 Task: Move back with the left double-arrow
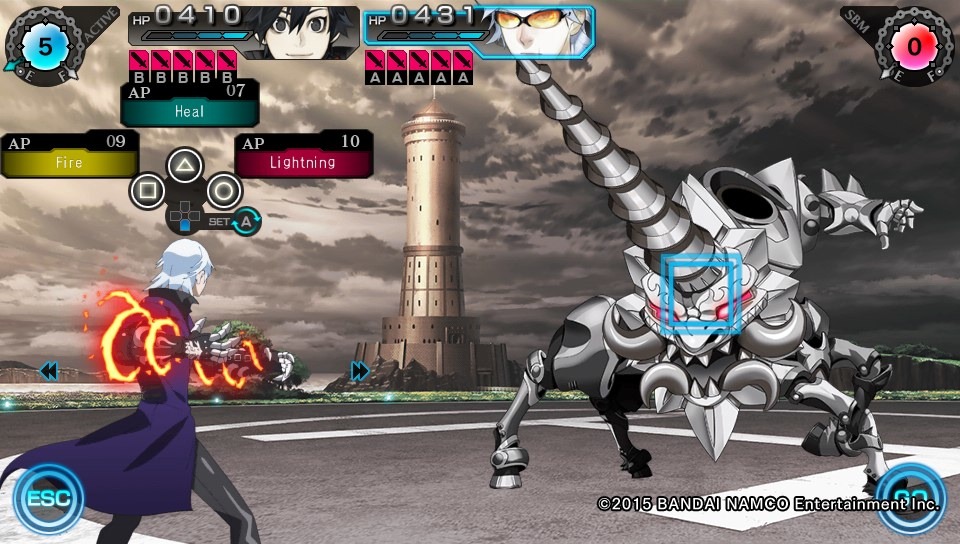(48, 372)
